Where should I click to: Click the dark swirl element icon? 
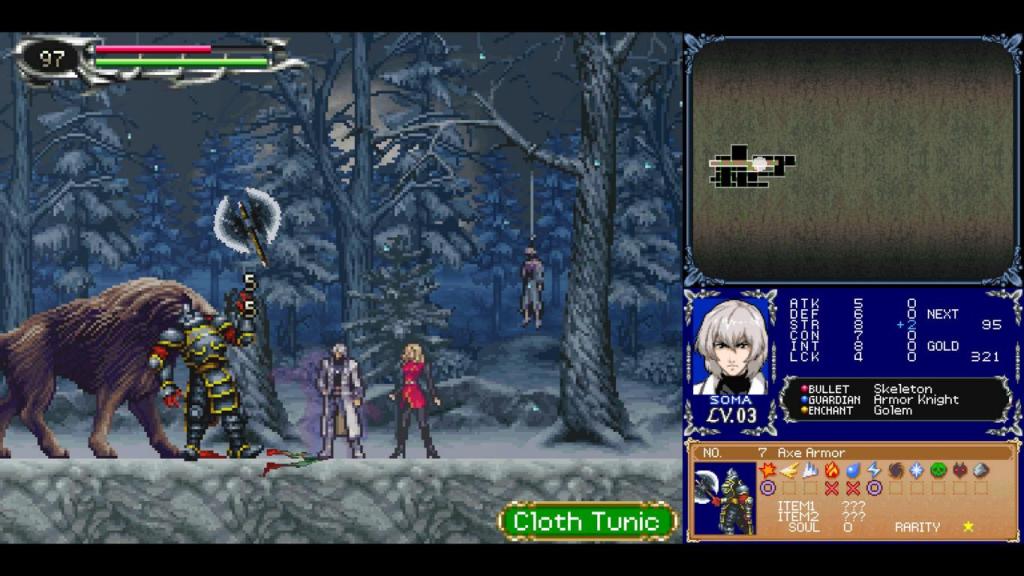pos(895,470)
